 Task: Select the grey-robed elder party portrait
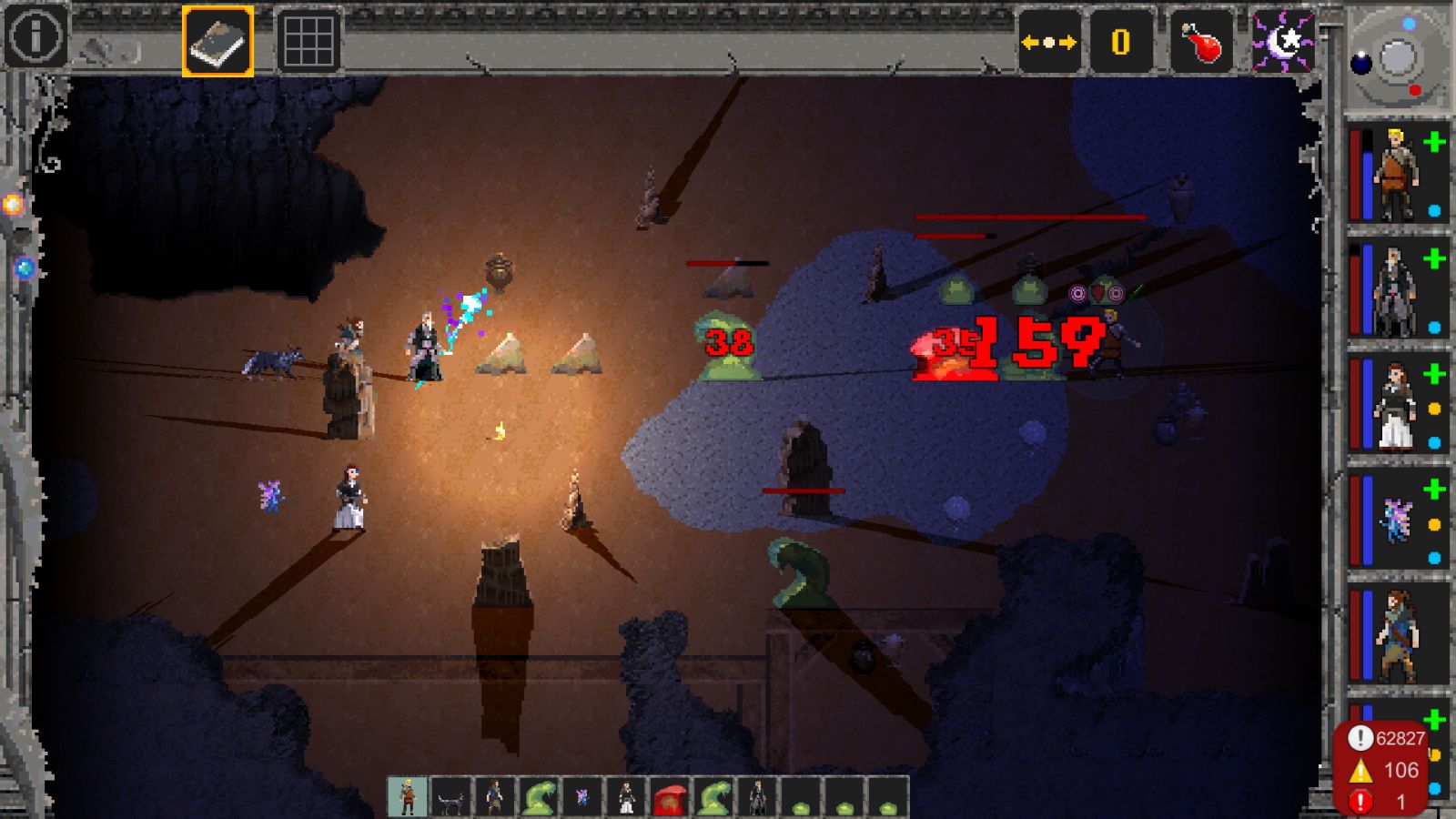pos(1395,289)
